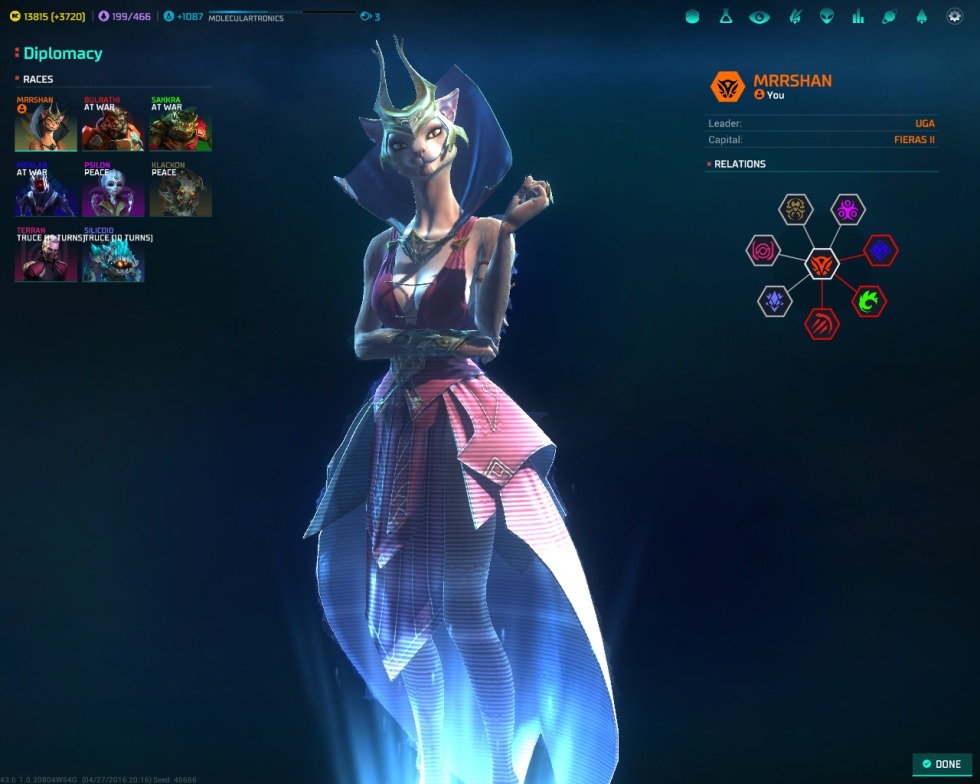Screen dimensions: 980x784
Task: Select the red claw-marks hexagon emblem
Action: pyautogui.click(x=822, y=323)
